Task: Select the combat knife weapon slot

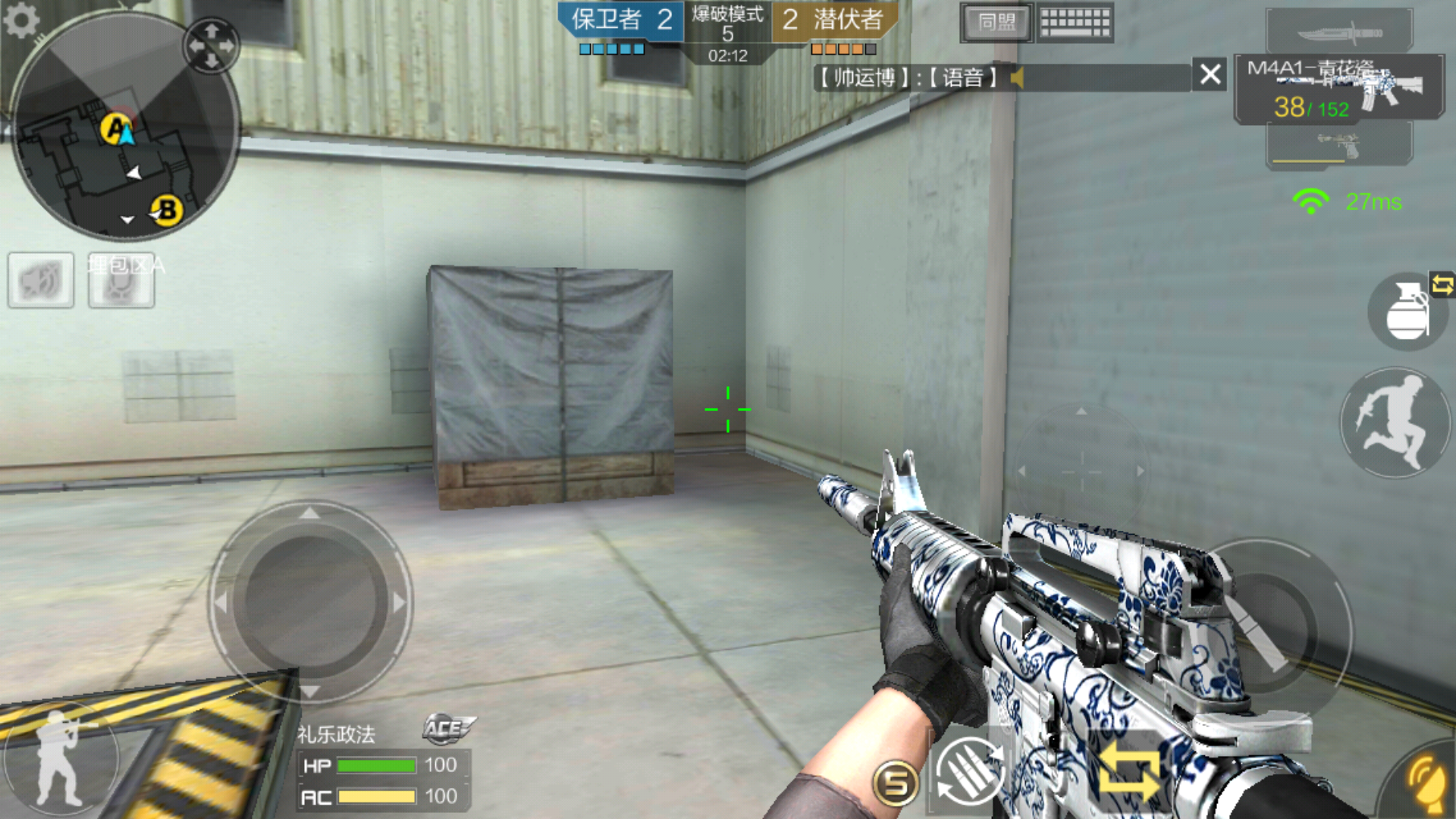Action: (x=1339, y=32)
